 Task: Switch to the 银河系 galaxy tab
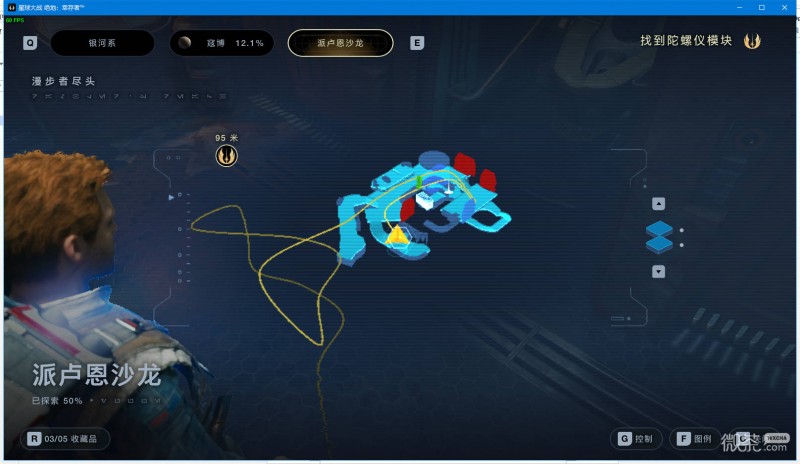point(102,43)
